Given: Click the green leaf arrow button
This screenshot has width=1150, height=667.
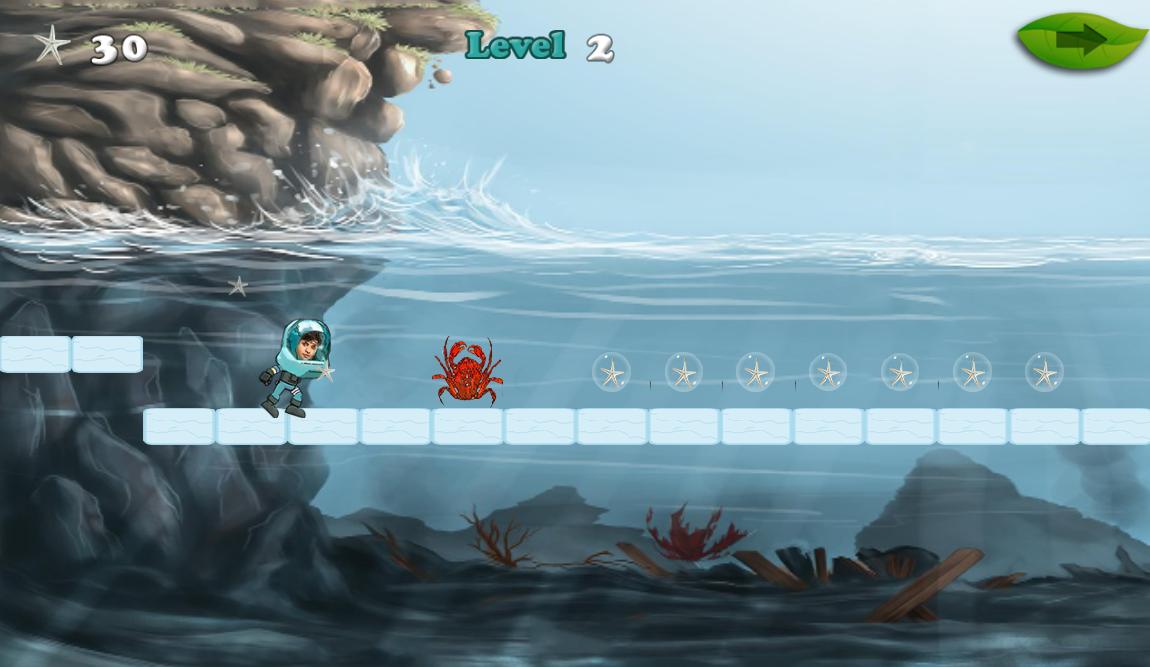Looking at the screenshot, I should (1080, 41).
